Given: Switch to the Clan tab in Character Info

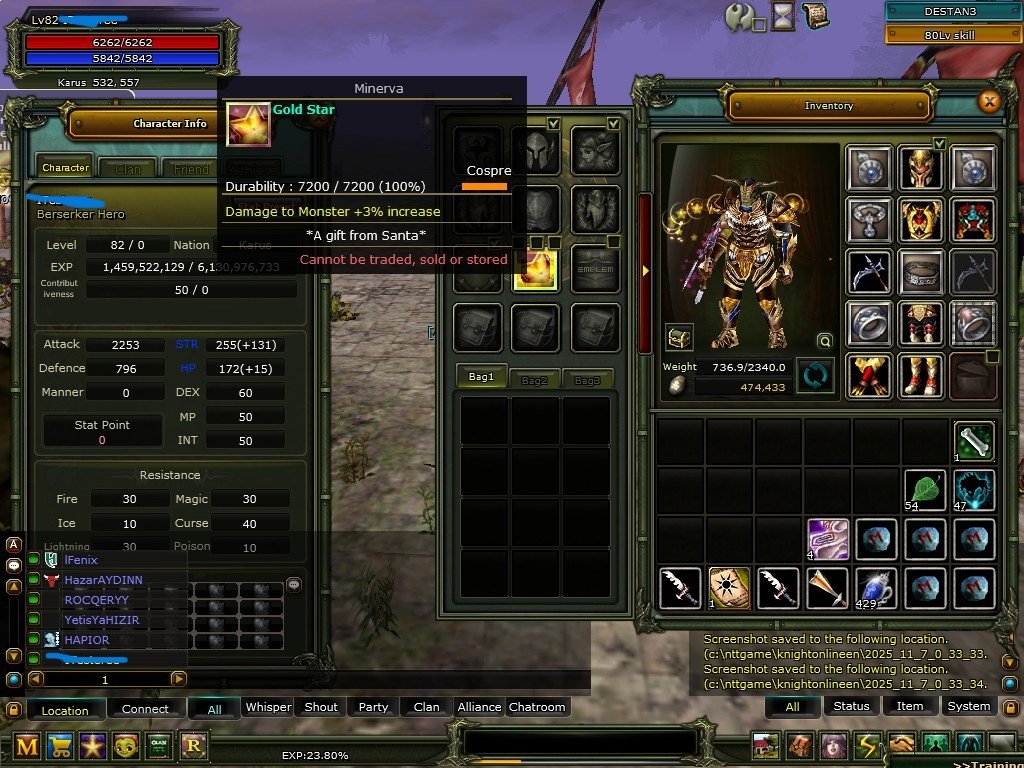Looking at the screenshot, I should click(128, 169).
